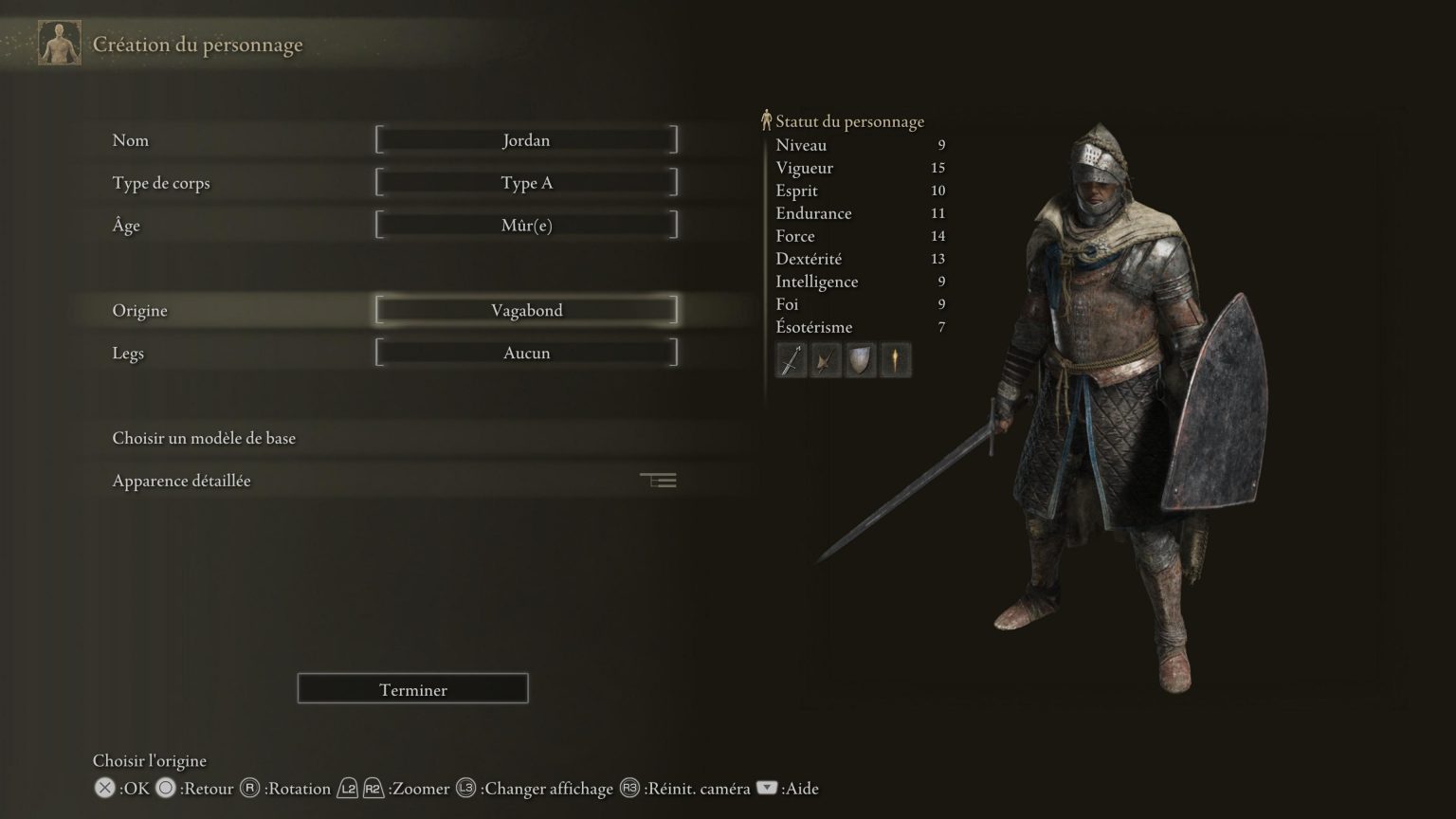
Task: Select the halberd equipment icon
Action: coord(825,359)
